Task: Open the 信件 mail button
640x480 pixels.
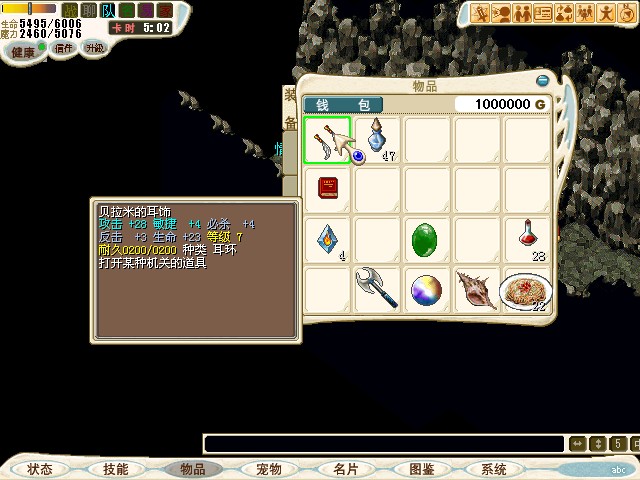Action: (64, 48)
